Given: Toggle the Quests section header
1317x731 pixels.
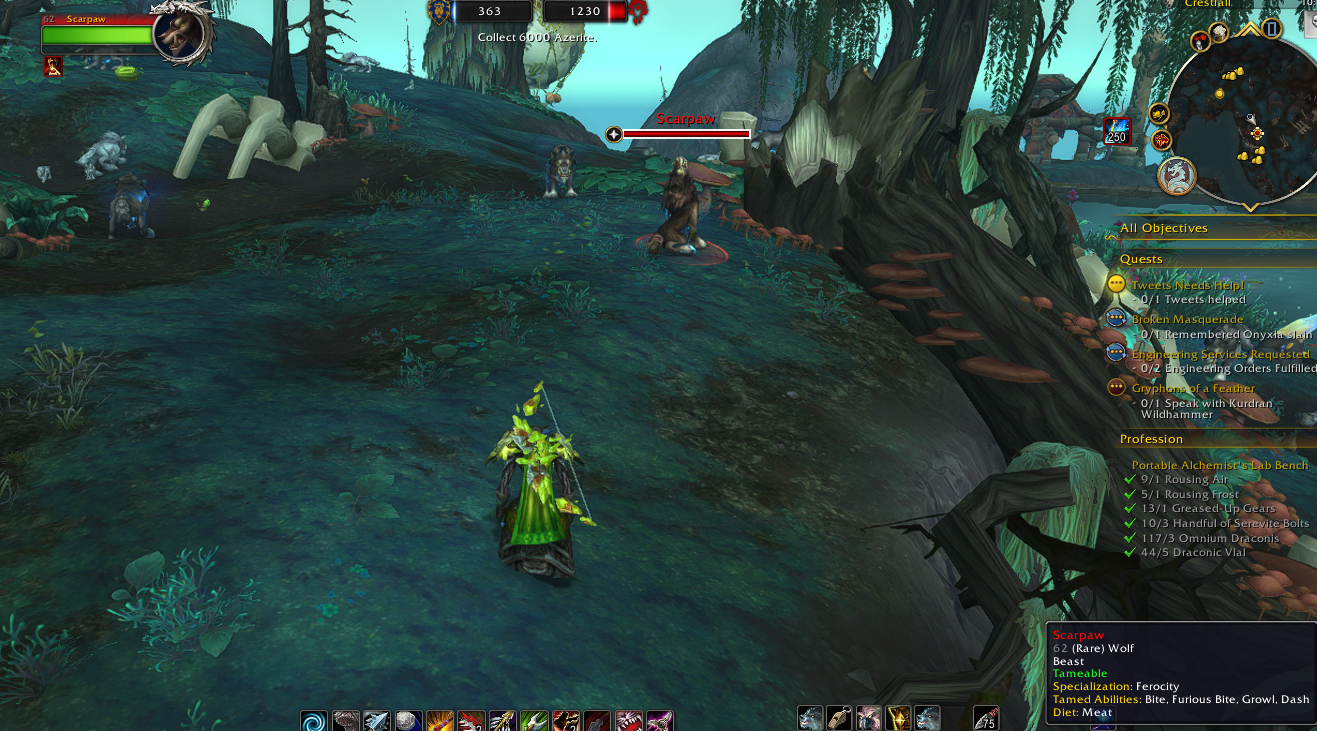Looking at the screenshot, I should 1141,259.
